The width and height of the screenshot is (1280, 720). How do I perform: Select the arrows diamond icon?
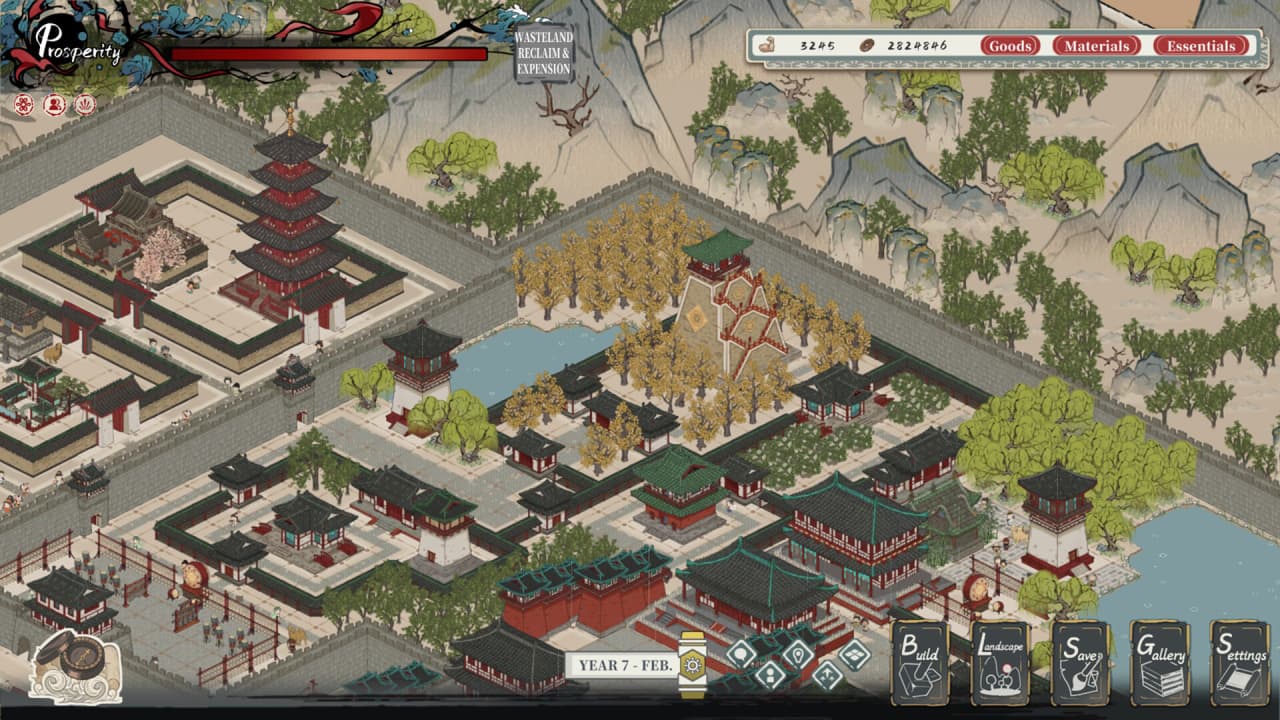[826, 674]
